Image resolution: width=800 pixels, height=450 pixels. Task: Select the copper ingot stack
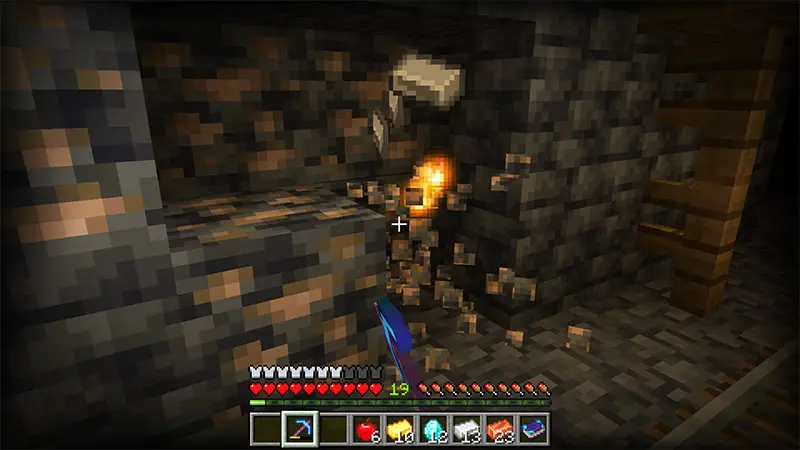499,428
